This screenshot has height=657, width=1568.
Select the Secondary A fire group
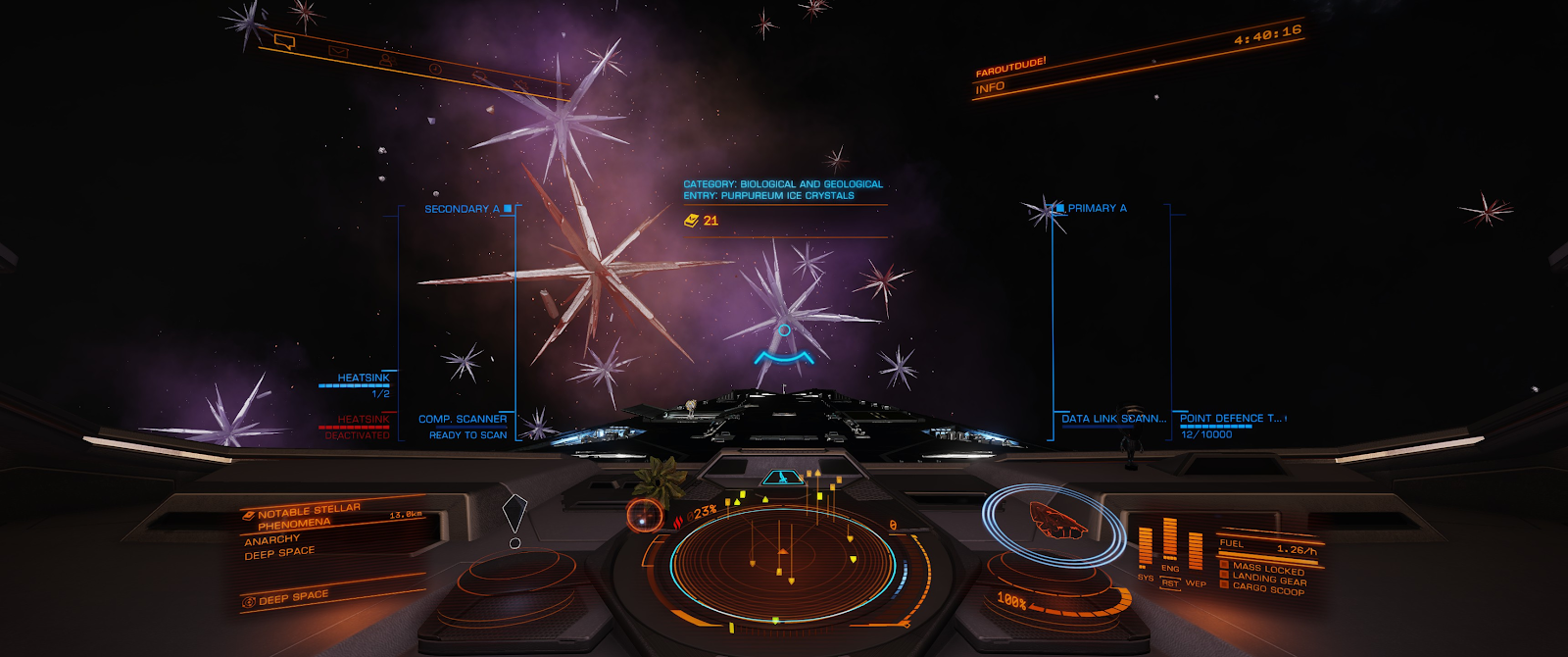[x=463, y=209]
